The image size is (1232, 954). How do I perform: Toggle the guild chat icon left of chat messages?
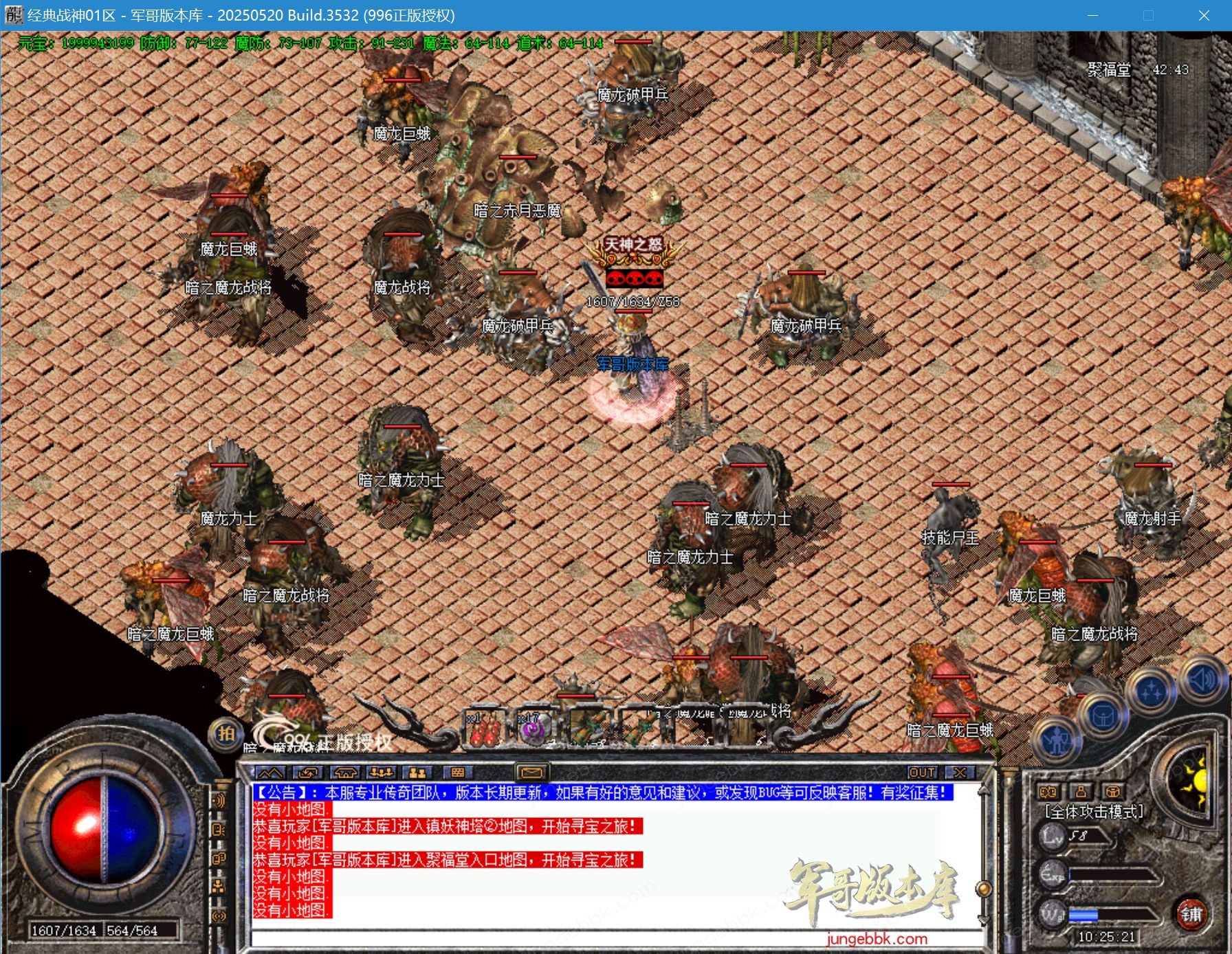pos(219,858)
